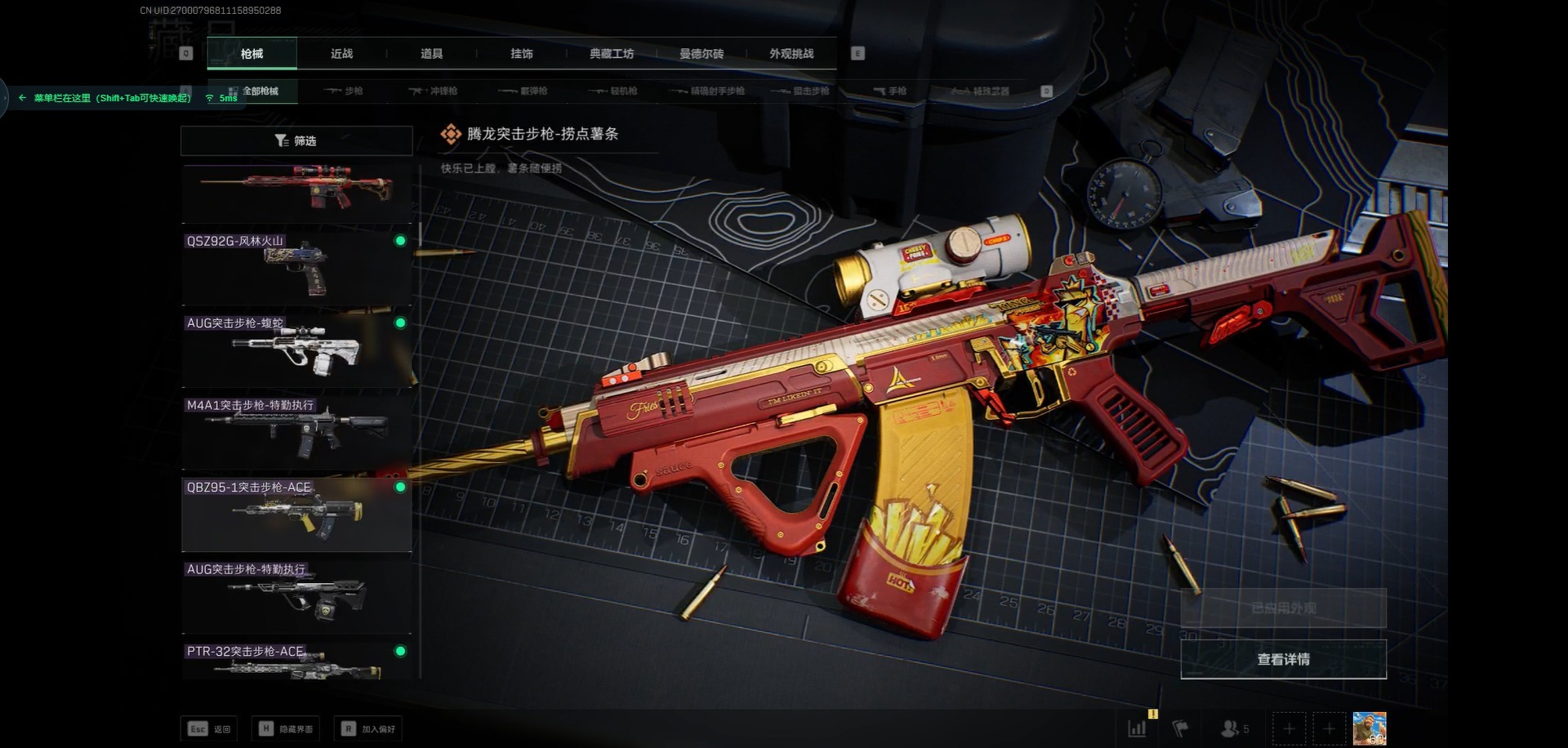Switch to the 近战 melee tab
Screen dimensions: 1568x748
click(341, 54)
